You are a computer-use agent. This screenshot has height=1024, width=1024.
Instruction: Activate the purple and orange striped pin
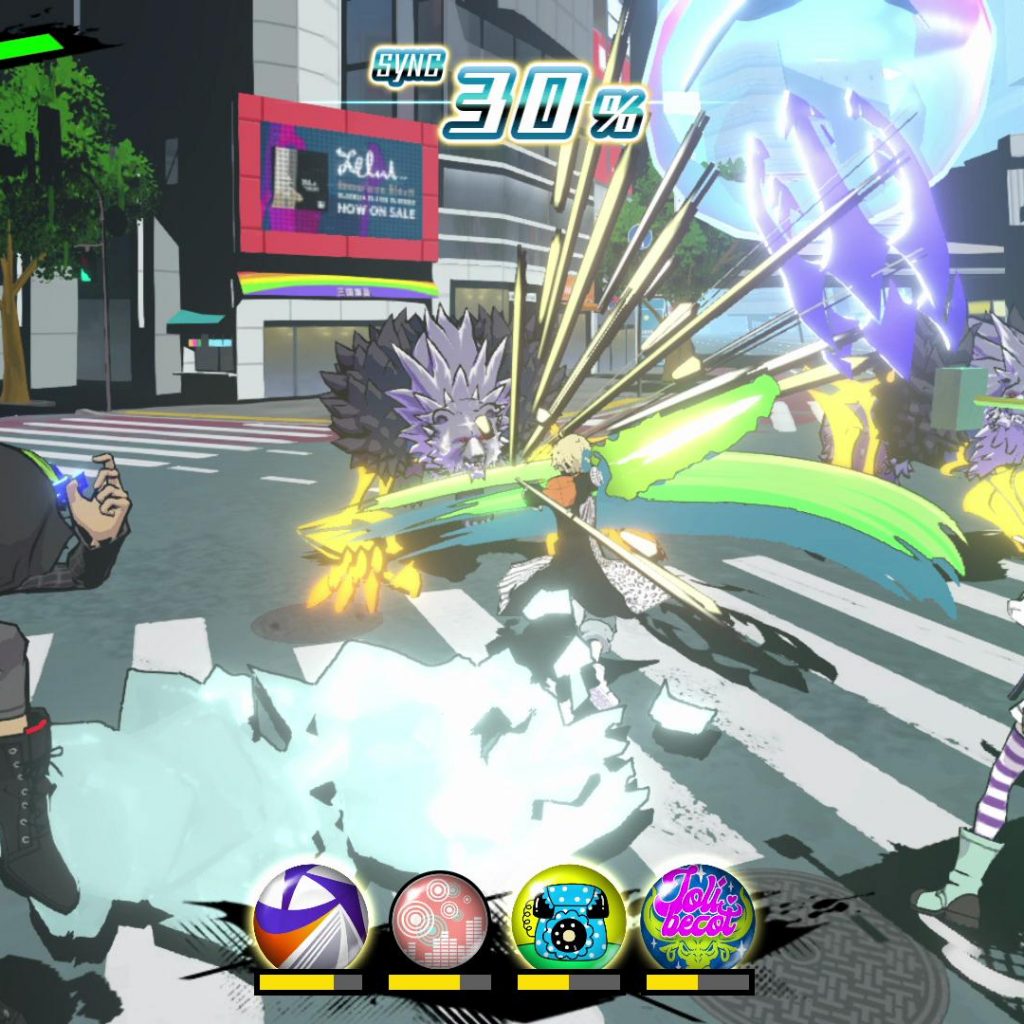click(309, 918)
